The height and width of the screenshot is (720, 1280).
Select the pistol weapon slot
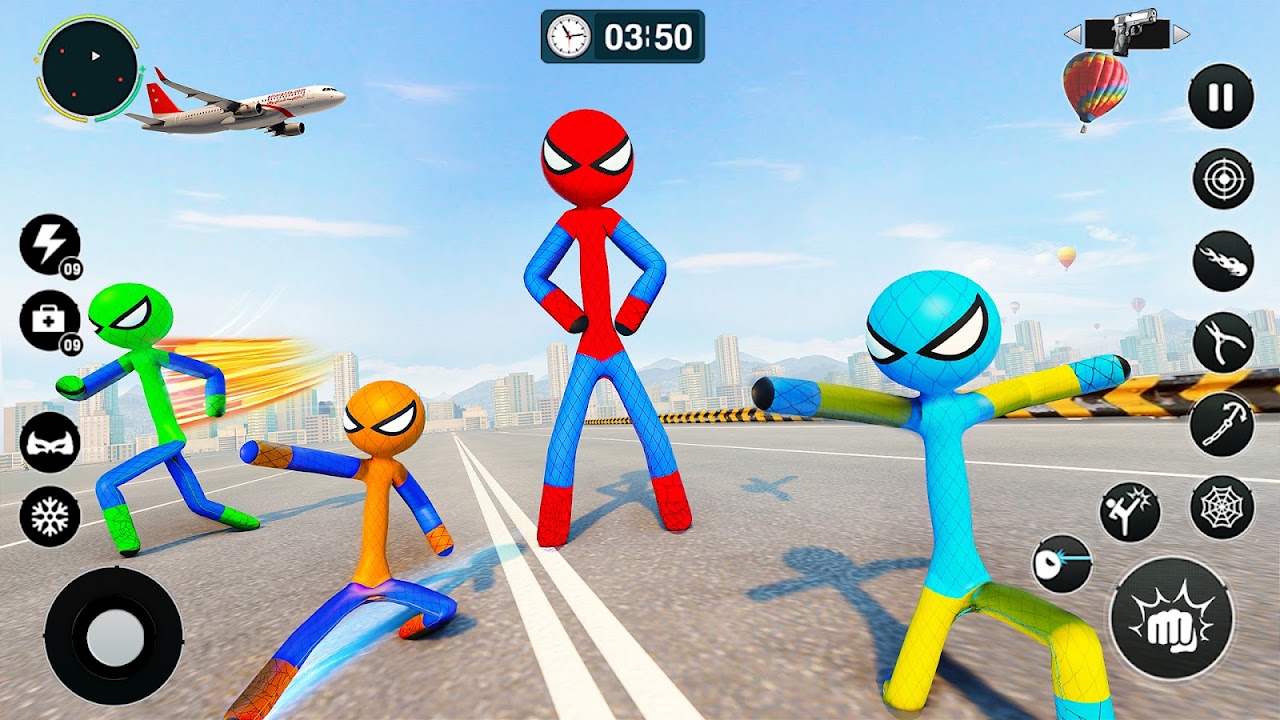tap(1127, 34)
